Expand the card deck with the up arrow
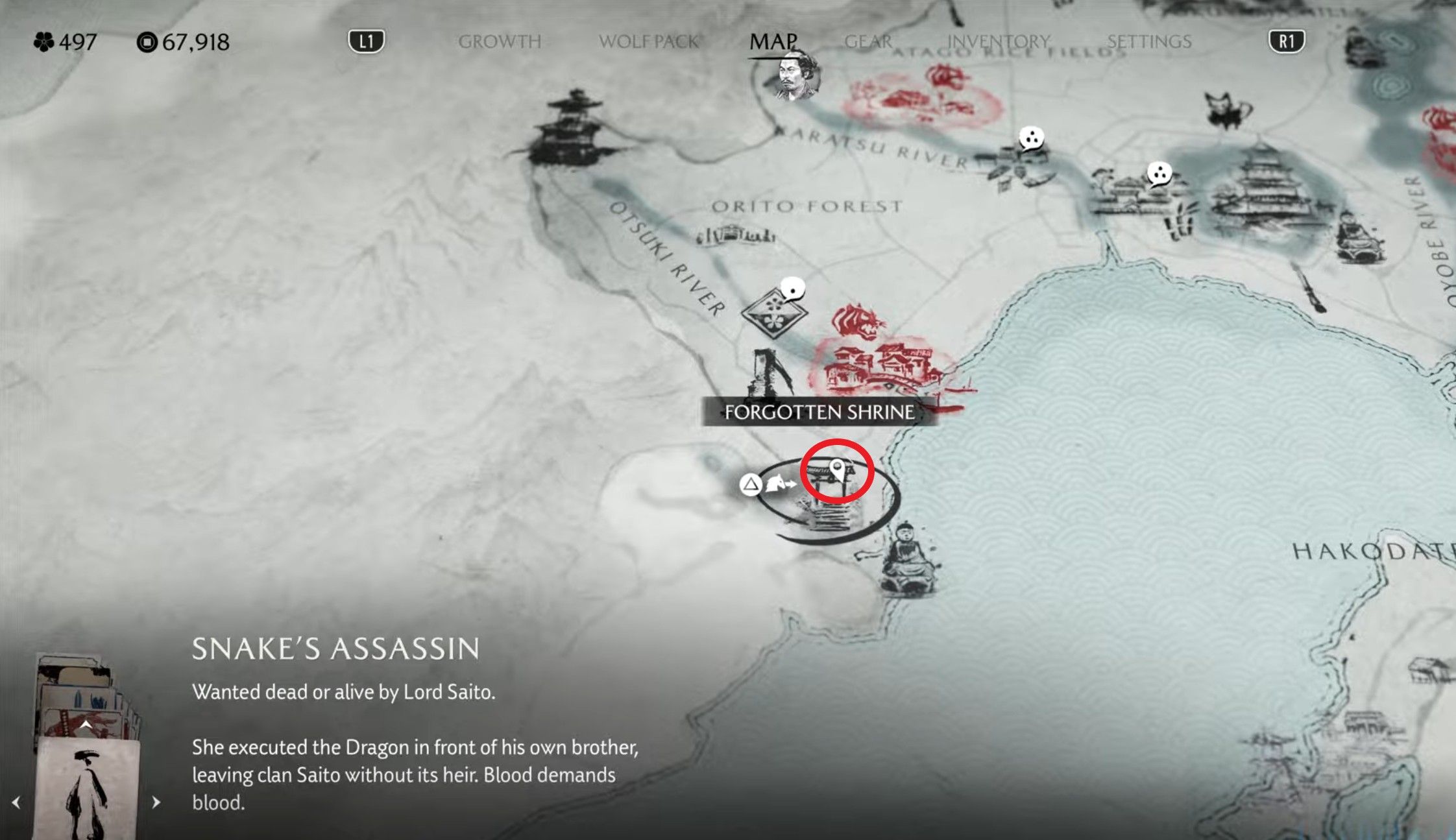This screenshot has height=840, width=1456. tap(86, 725)
